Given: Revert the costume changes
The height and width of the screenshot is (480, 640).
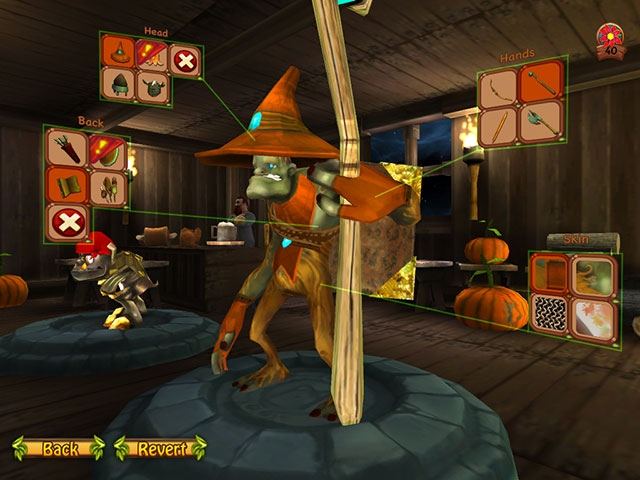Looking at the screenshot, I should point(160,447).
